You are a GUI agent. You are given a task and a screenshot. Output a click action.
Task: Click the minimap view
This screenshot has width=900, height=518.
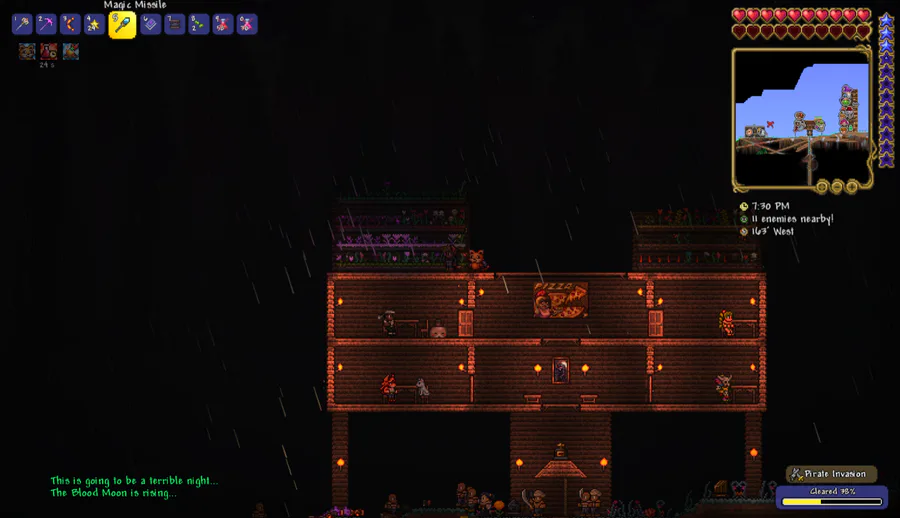tap(802, 117)
